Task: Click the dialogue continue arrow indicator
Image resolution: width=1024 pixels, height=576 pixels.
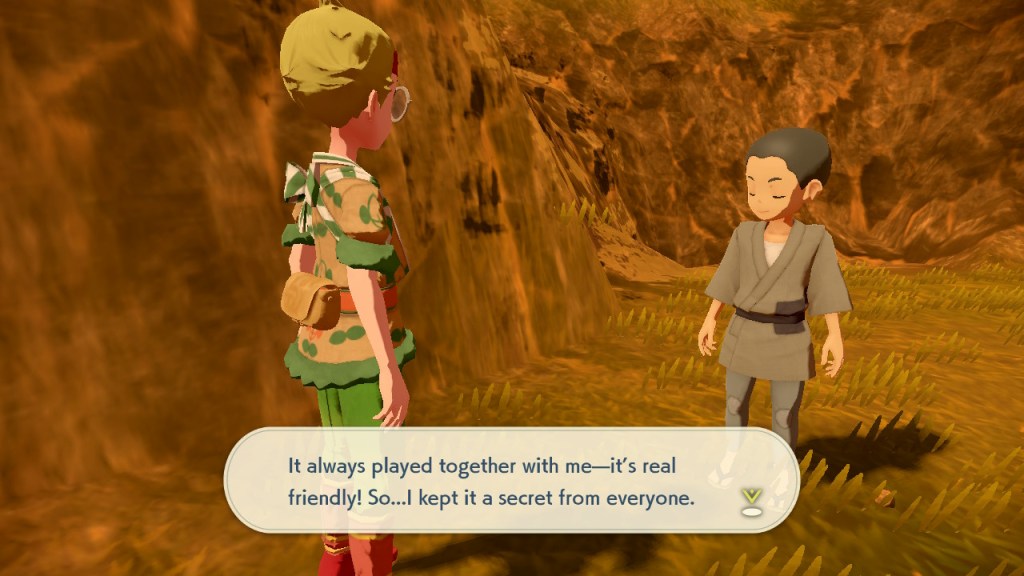Action: coord(751,499)
